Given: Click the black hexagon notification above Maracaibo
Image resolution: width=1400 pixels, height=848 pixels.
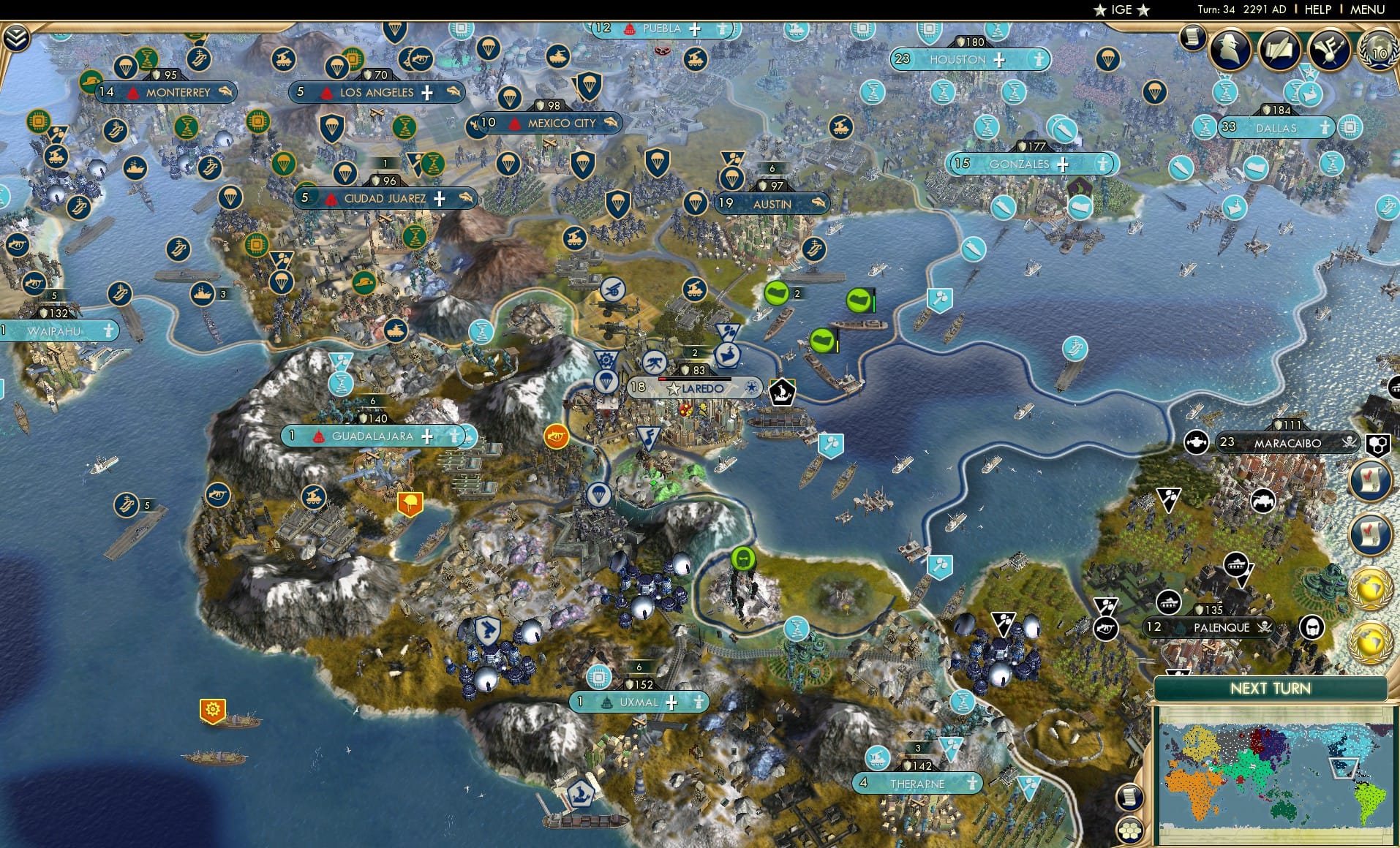Looking at the screenshot, I should click(1377, 444).
